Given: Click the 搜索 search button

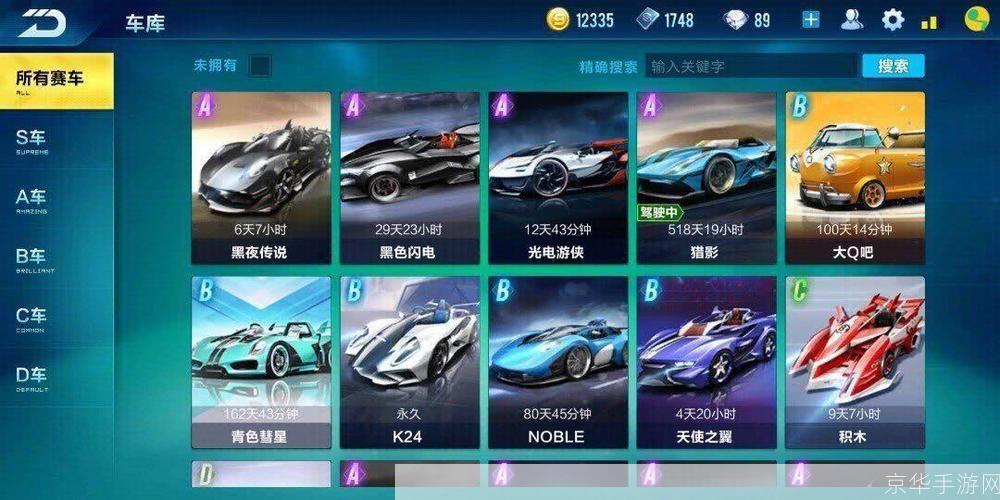Looking at the screenshot, I should pos(893,66).
